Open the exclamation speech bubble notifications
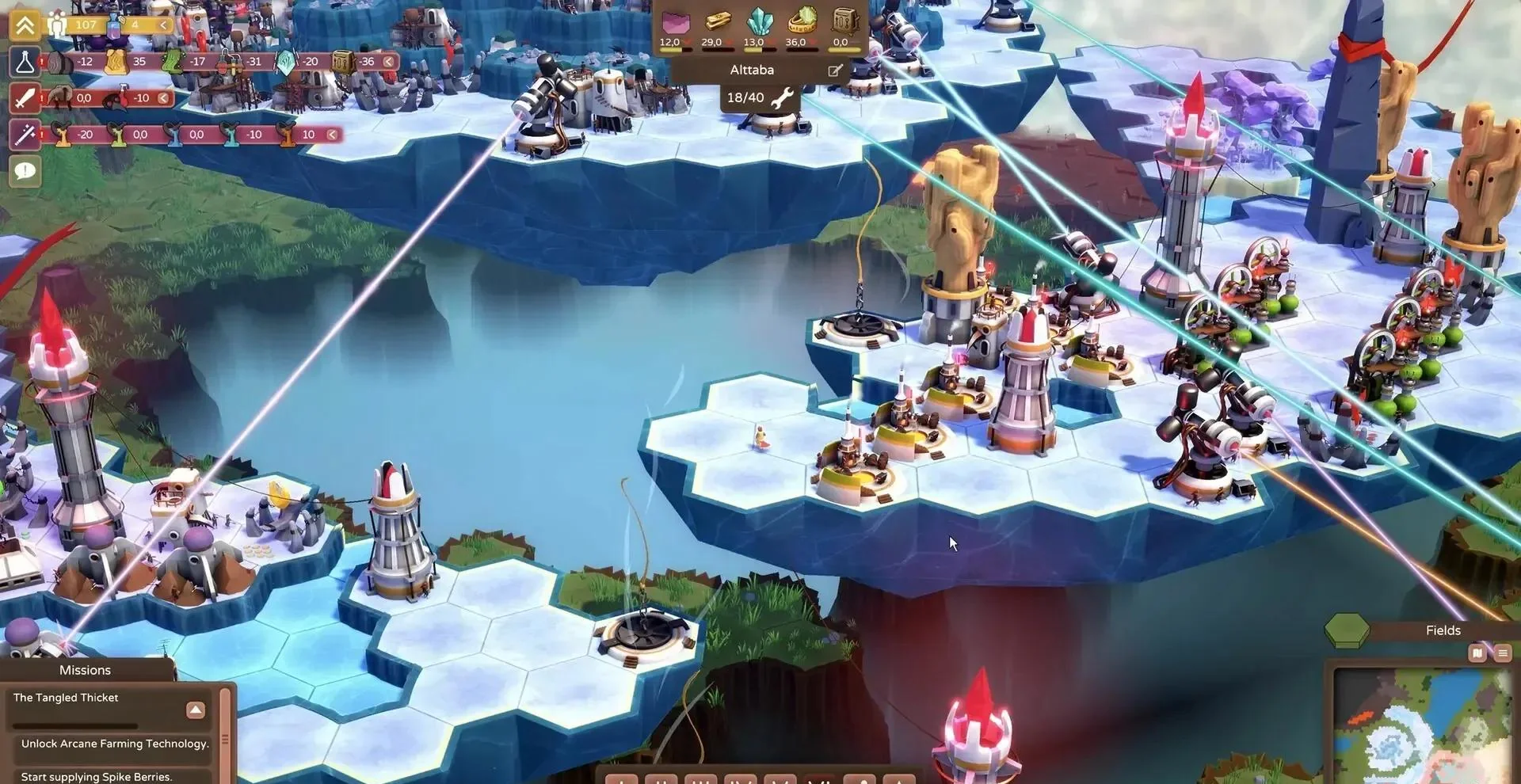This screenshot has width=1521, height=784. 25,171
